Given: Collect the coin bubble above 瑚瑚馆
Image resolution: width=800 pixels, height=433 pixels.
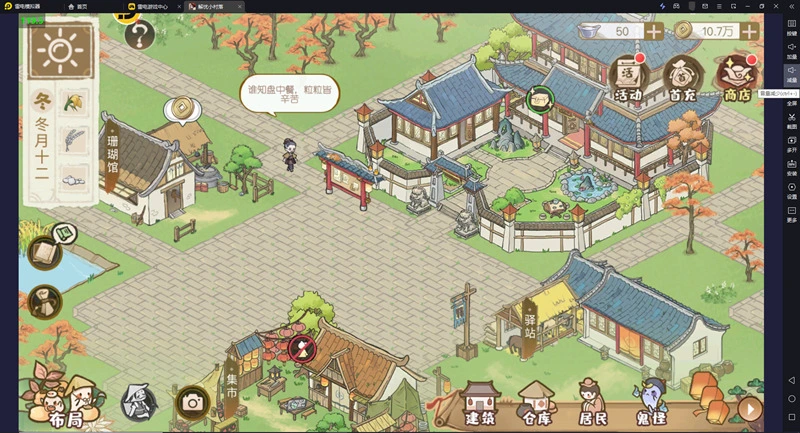Looking at the screenshot, I should coord(180,107).
